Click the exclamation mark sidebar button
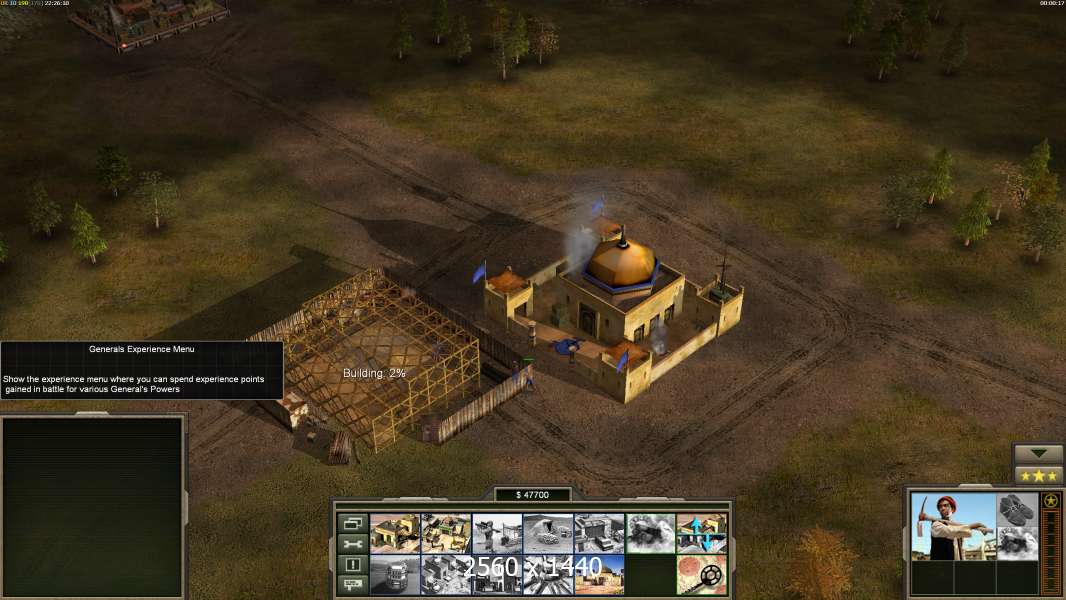The width and height of the screenshot is (1066, 600). click(x=351, y=565)
